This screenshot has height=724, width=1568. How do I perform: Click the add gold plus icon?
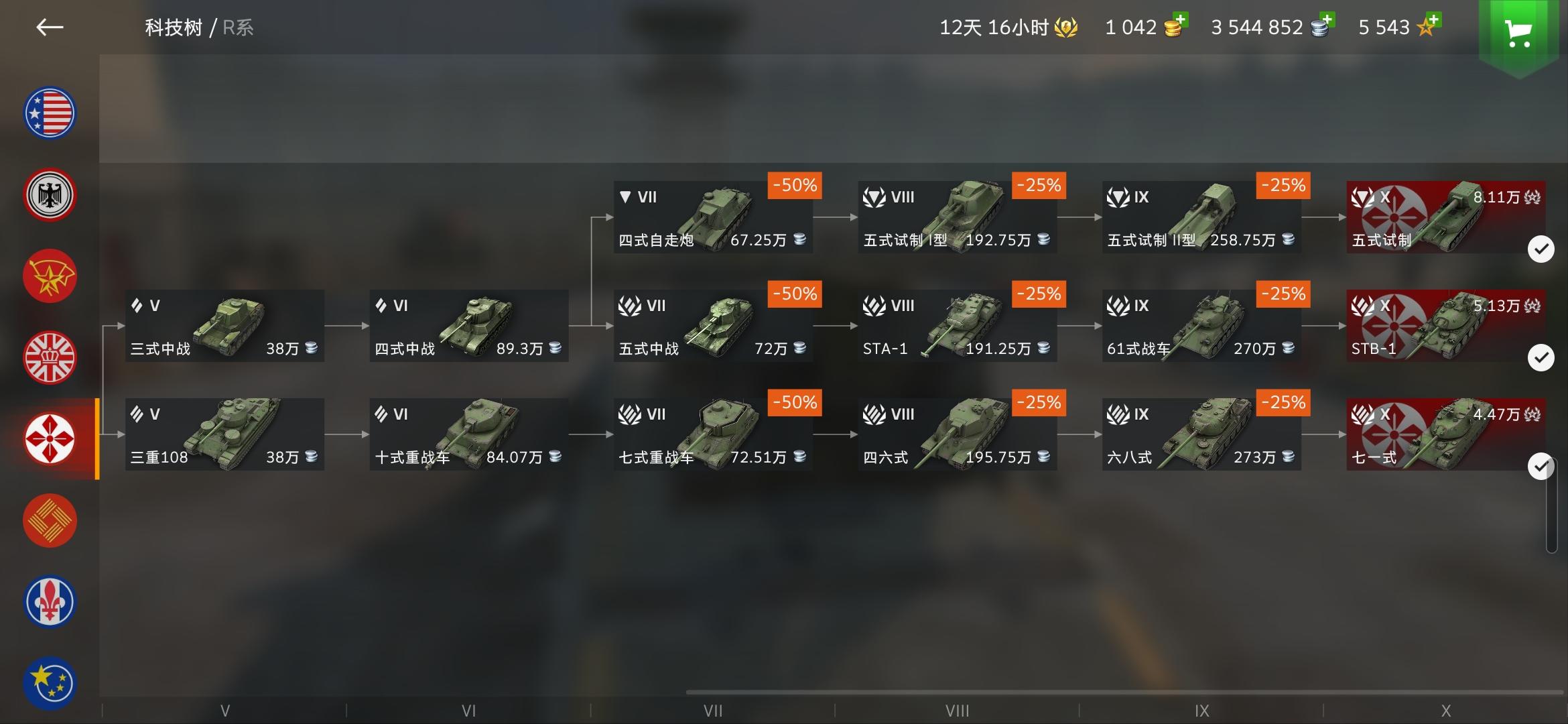click(x=1180, y=19)
